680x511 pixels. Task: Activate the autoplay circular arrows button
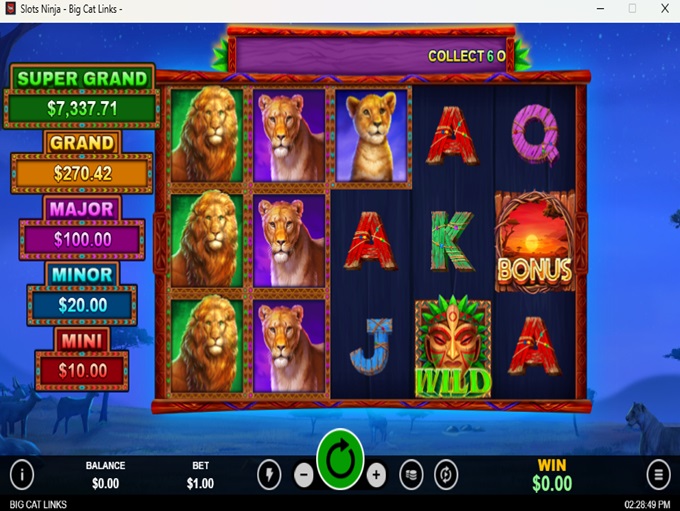(446, 475)
